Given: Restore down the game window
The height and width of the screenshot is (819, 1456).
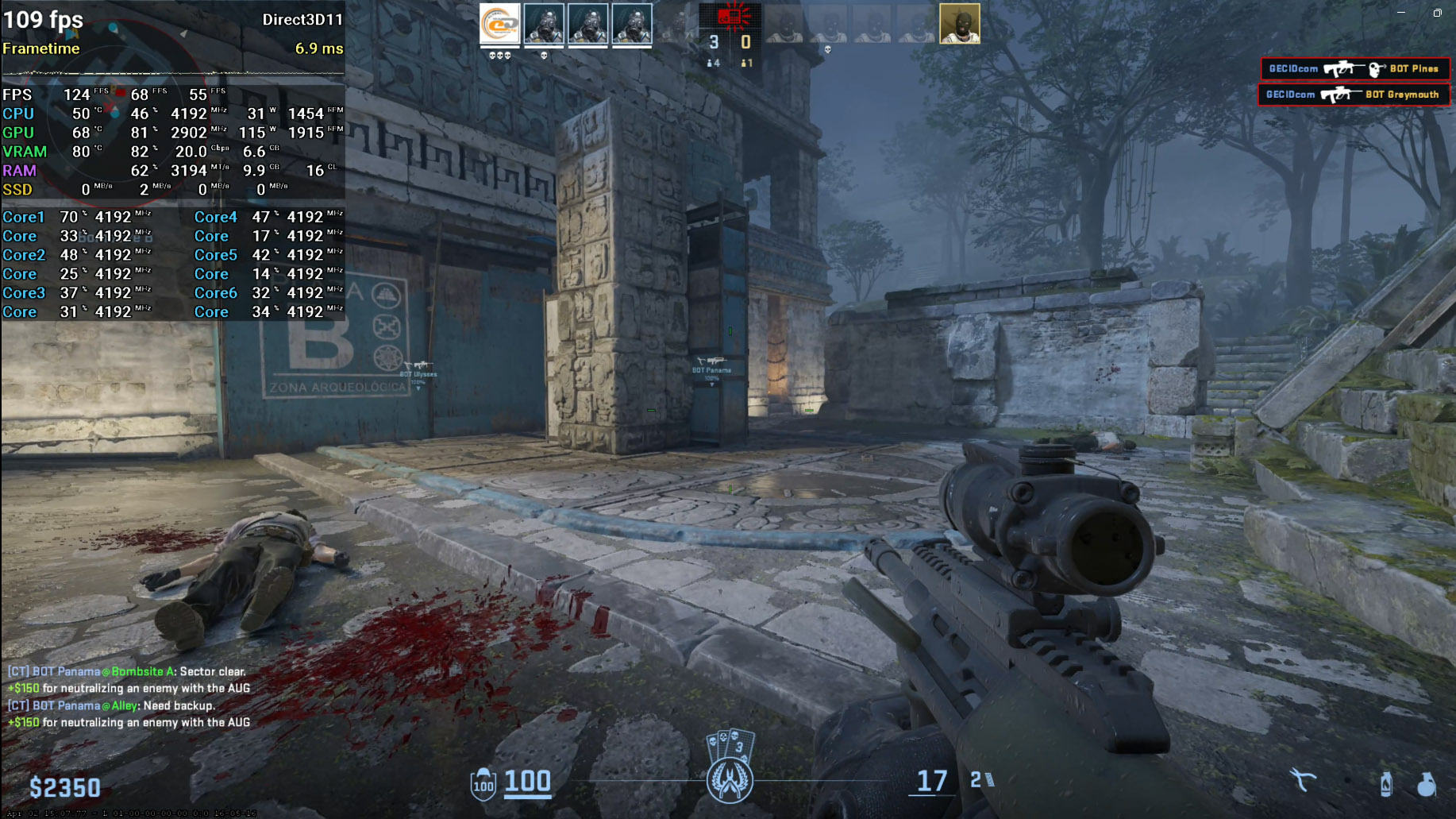Looking at the screenshot, I should [x=1437, y=13].
